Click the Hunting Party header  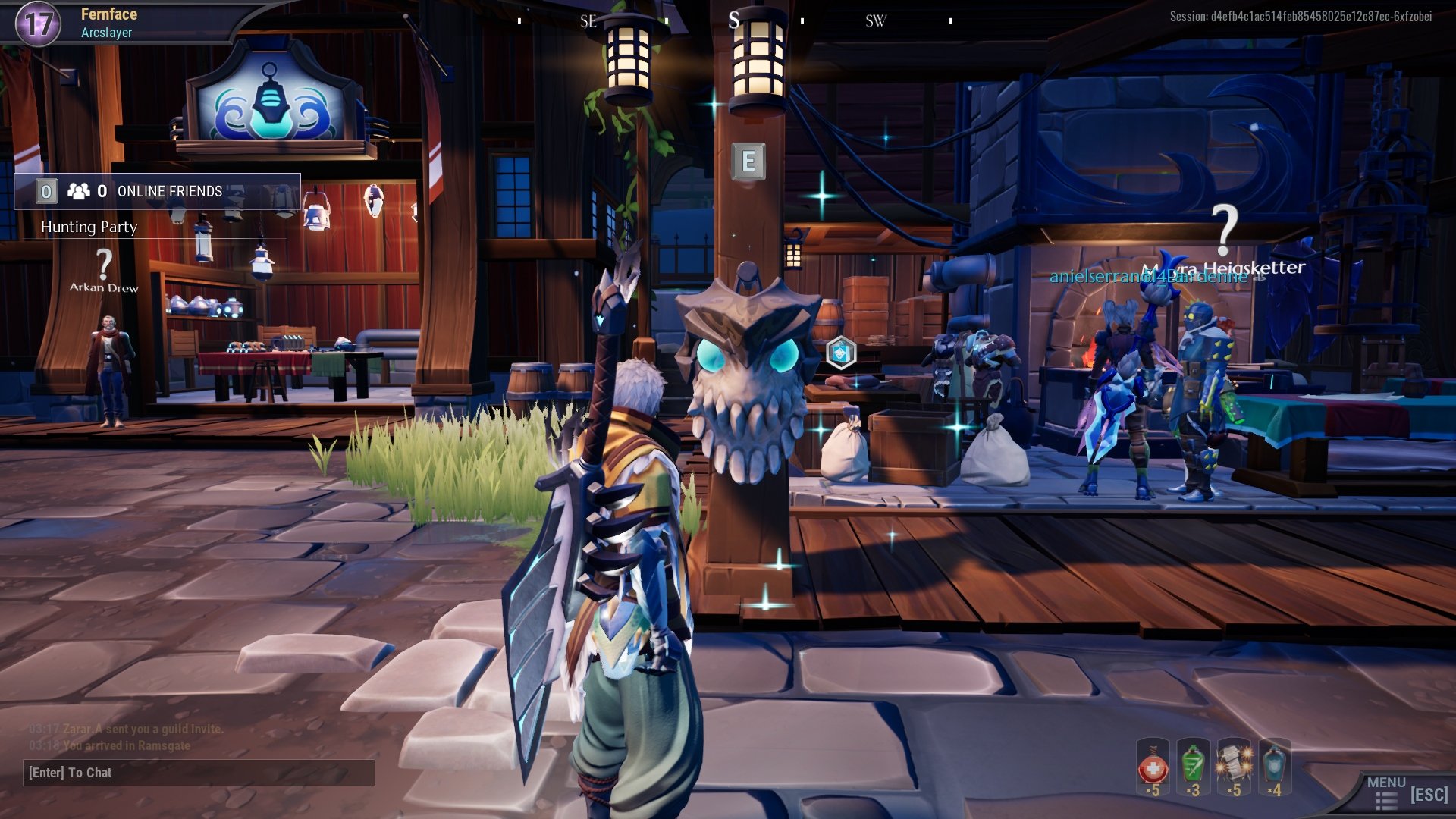89,227
